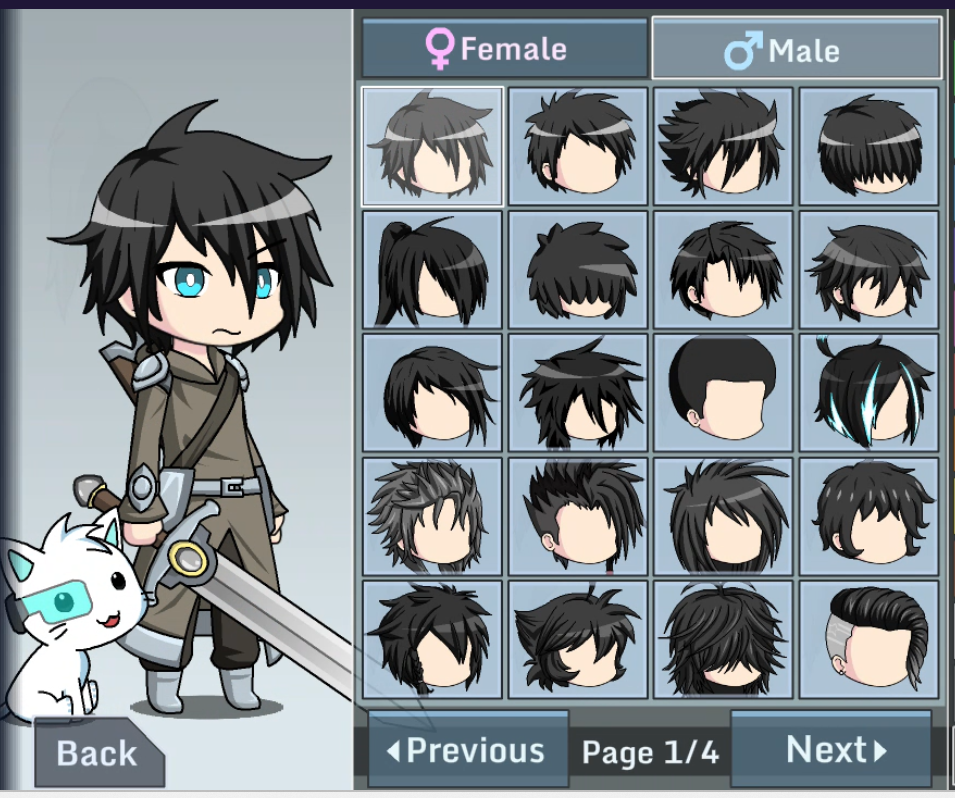The width and height of the screenshot is (955, 798).
Task: Go back with the Back button
Action: click(x=96, y=752)
